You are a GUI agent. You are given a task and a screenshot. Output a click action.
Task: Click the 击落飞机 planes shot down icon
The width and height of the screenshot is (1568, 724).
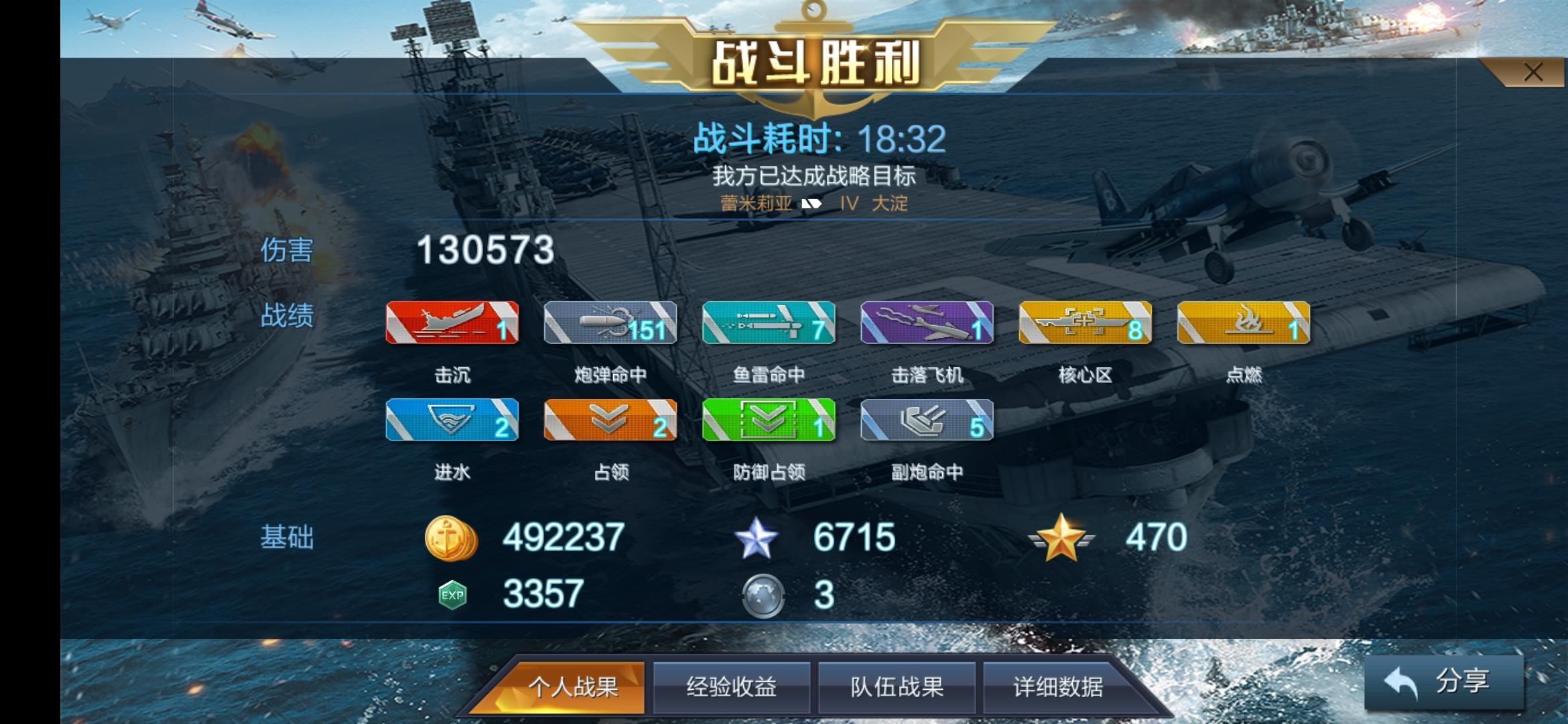[x=927, y=324]
